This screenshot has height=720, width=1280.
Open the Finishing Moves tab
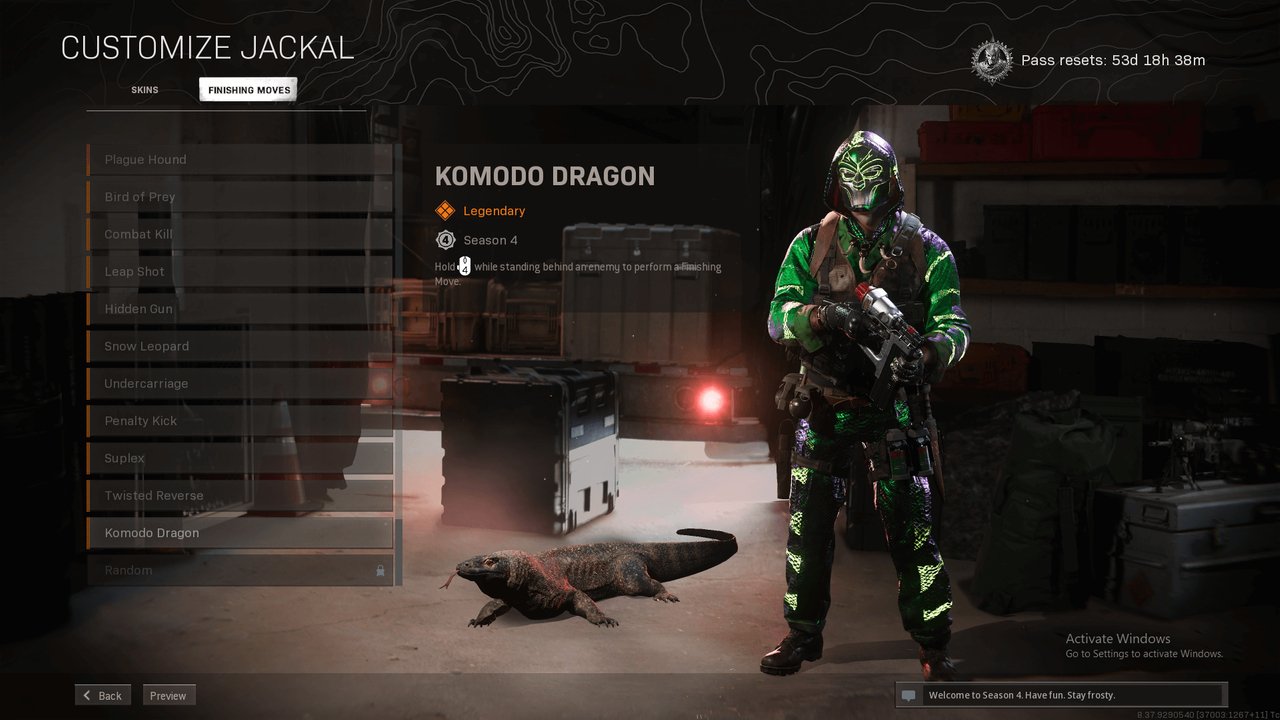coord(248,90)
